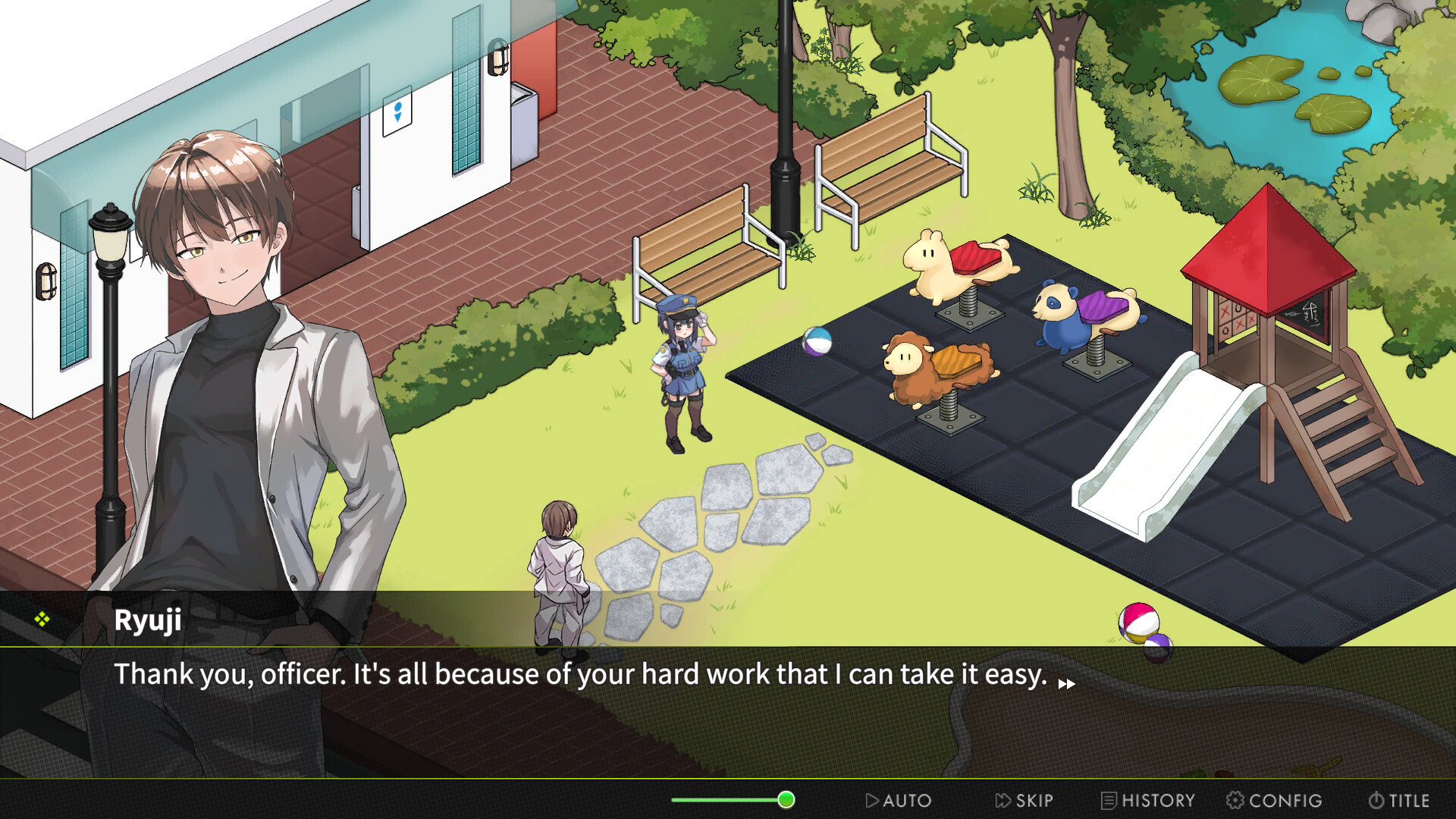Click the restroom sign on the building
Image resolution: width=1456 pixels, height=819 pixels.
pyautogui.click(x=397, y=113)
